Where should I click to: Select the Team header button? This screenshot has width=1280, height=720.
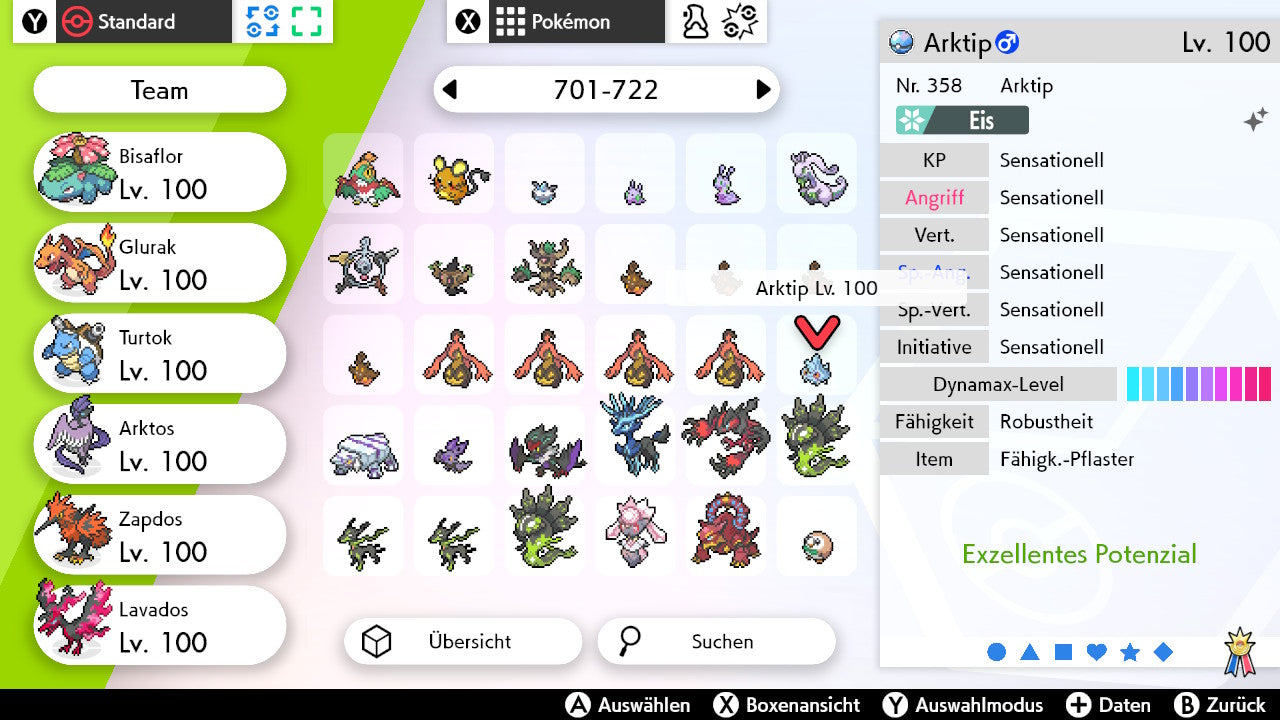coord(160,90)
